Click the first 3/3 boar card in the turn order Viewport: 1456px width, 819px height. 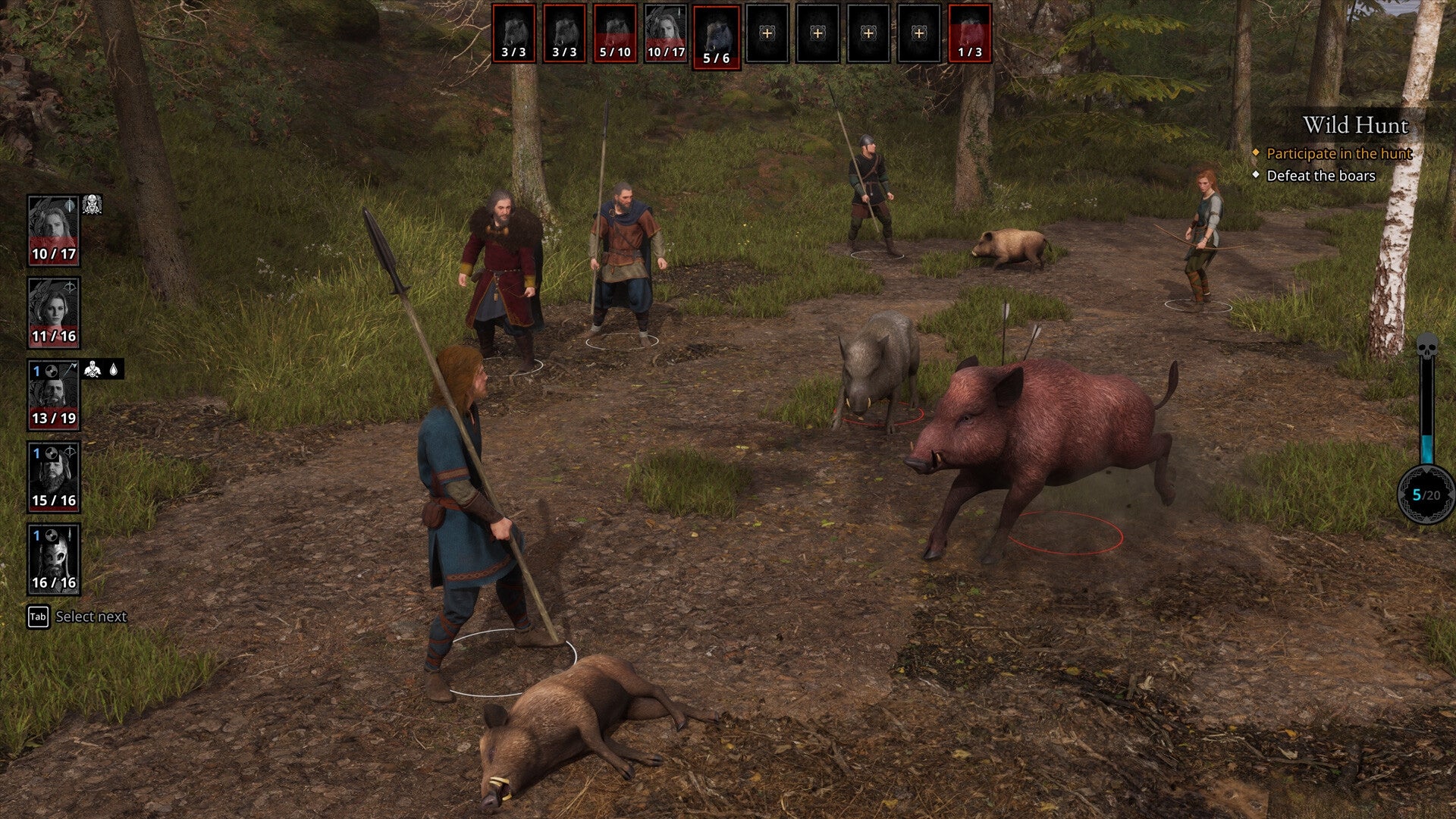click(x=513, y=34)
